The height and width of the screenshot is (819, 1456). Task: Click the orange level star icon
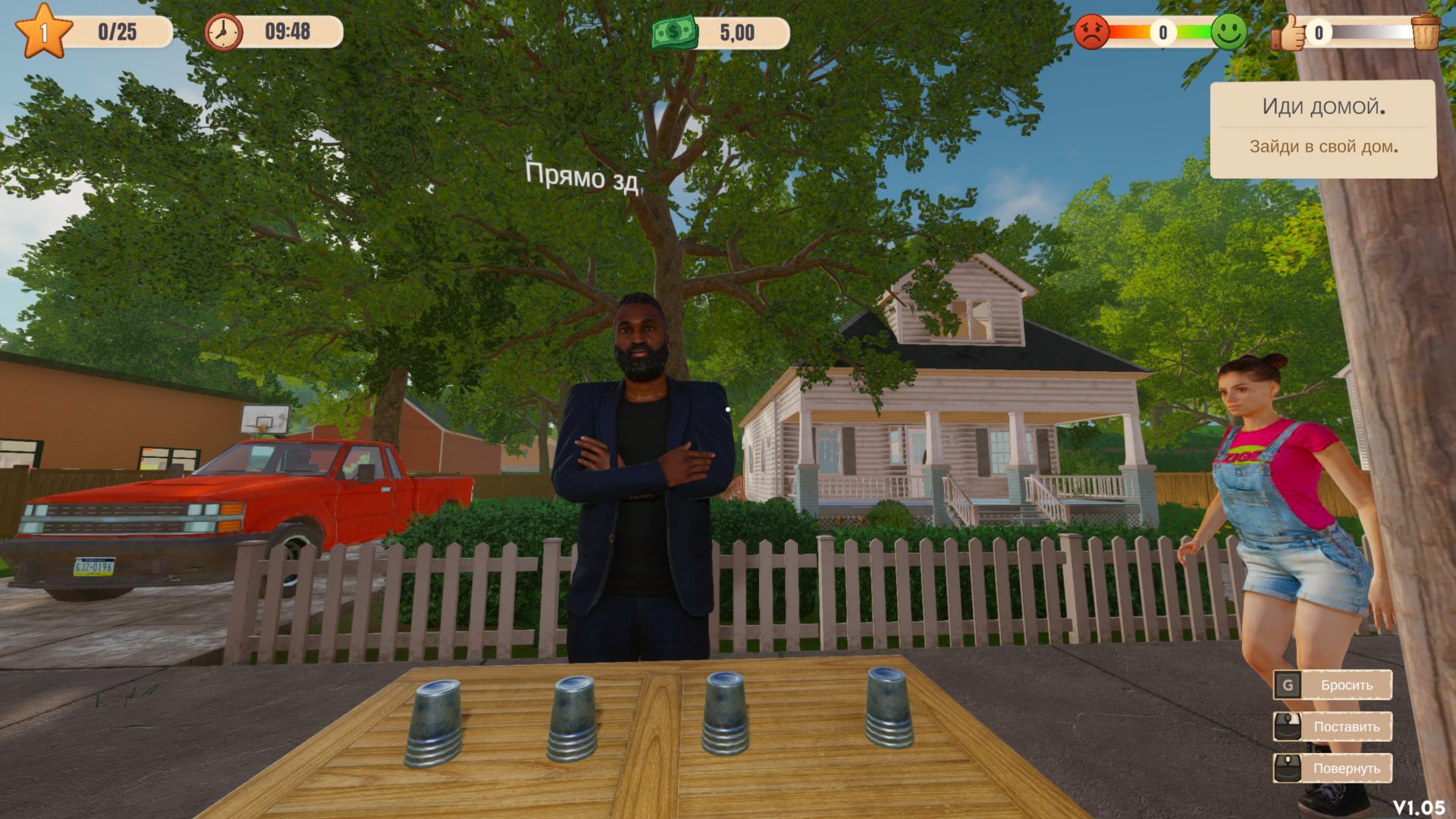43,31
